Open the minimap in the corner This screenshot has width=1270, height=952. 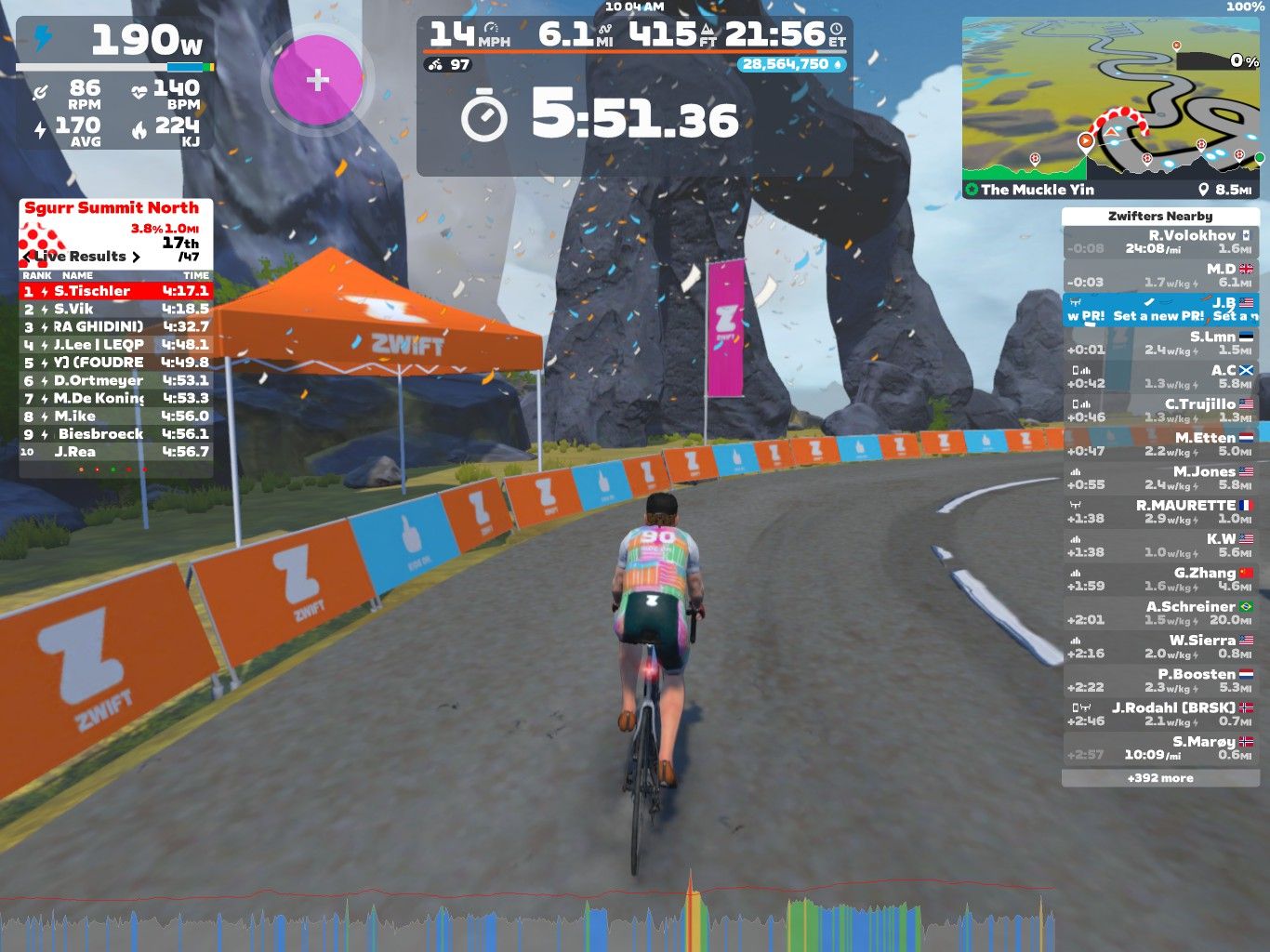1113,107
